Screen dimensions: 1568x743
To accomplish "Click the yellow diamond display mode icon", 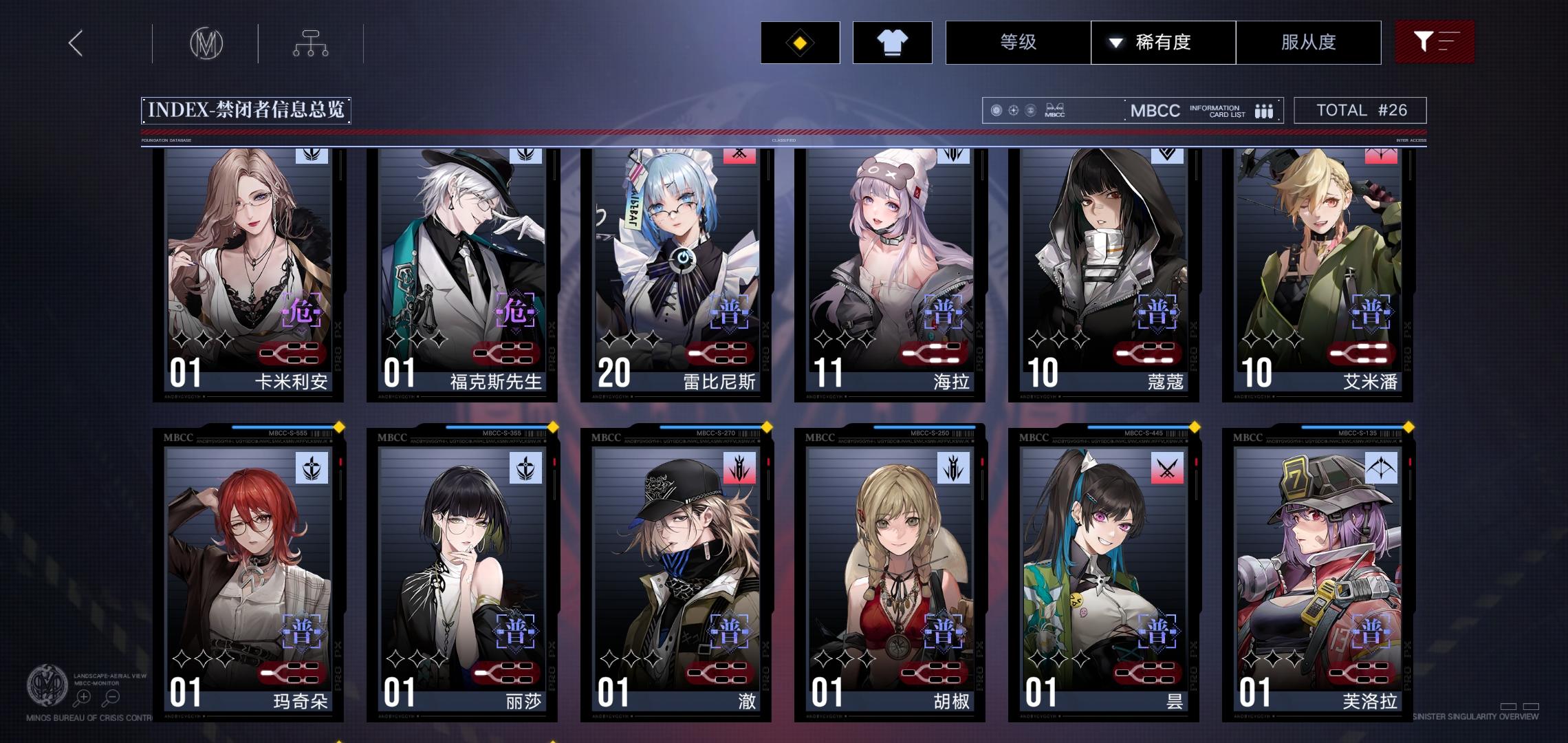I will 800,43.
